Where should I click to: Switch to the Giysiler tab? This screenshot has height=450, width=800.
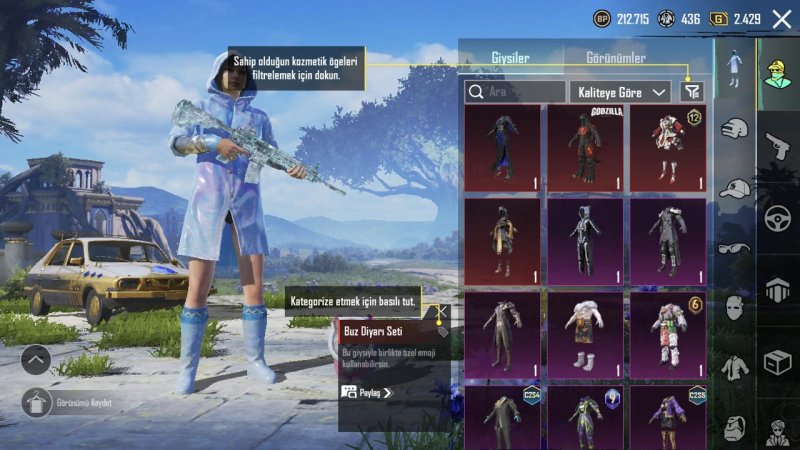(x=510, y=58)
